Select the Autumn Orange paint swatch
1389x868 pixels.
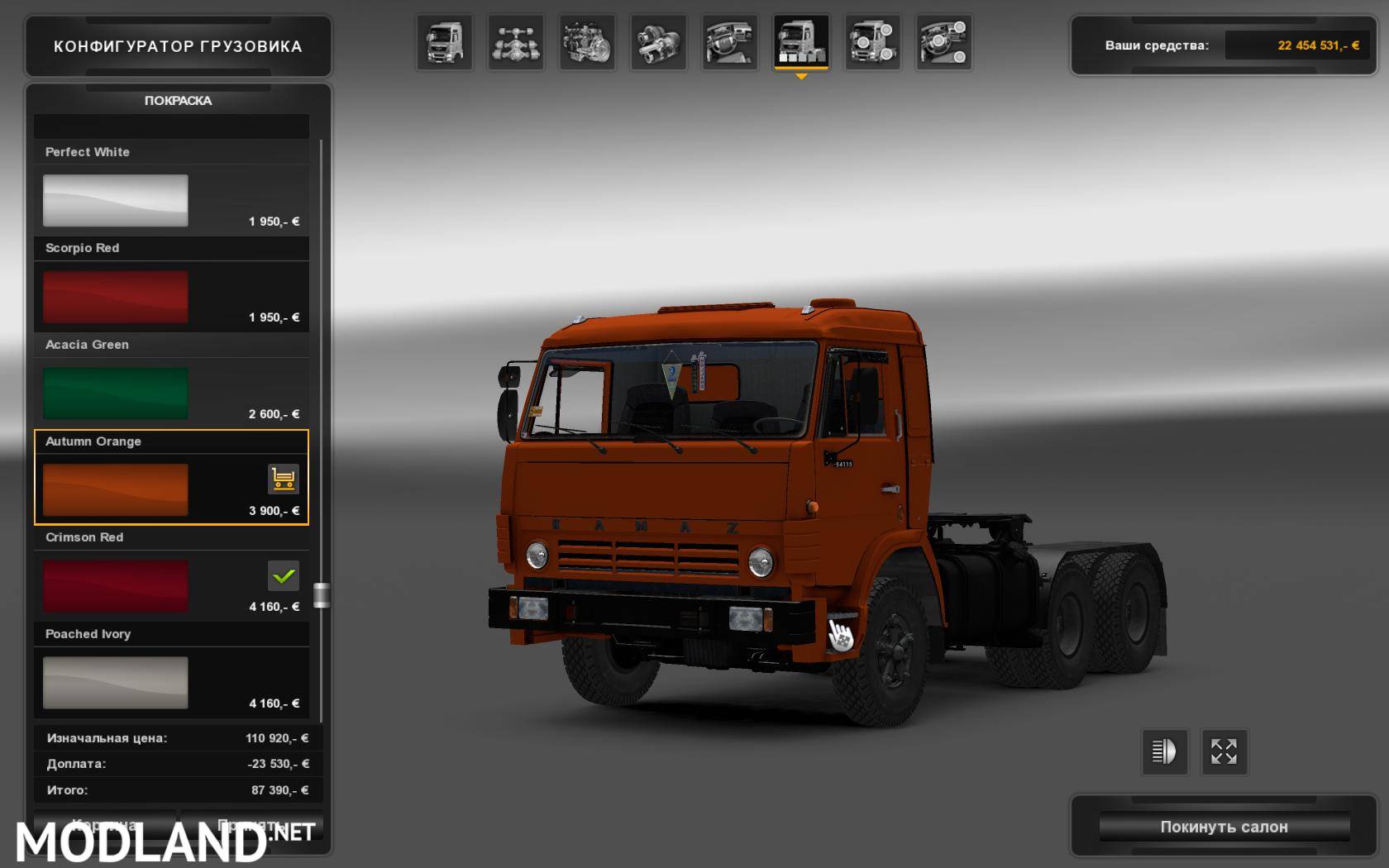(x=115, y=489)
